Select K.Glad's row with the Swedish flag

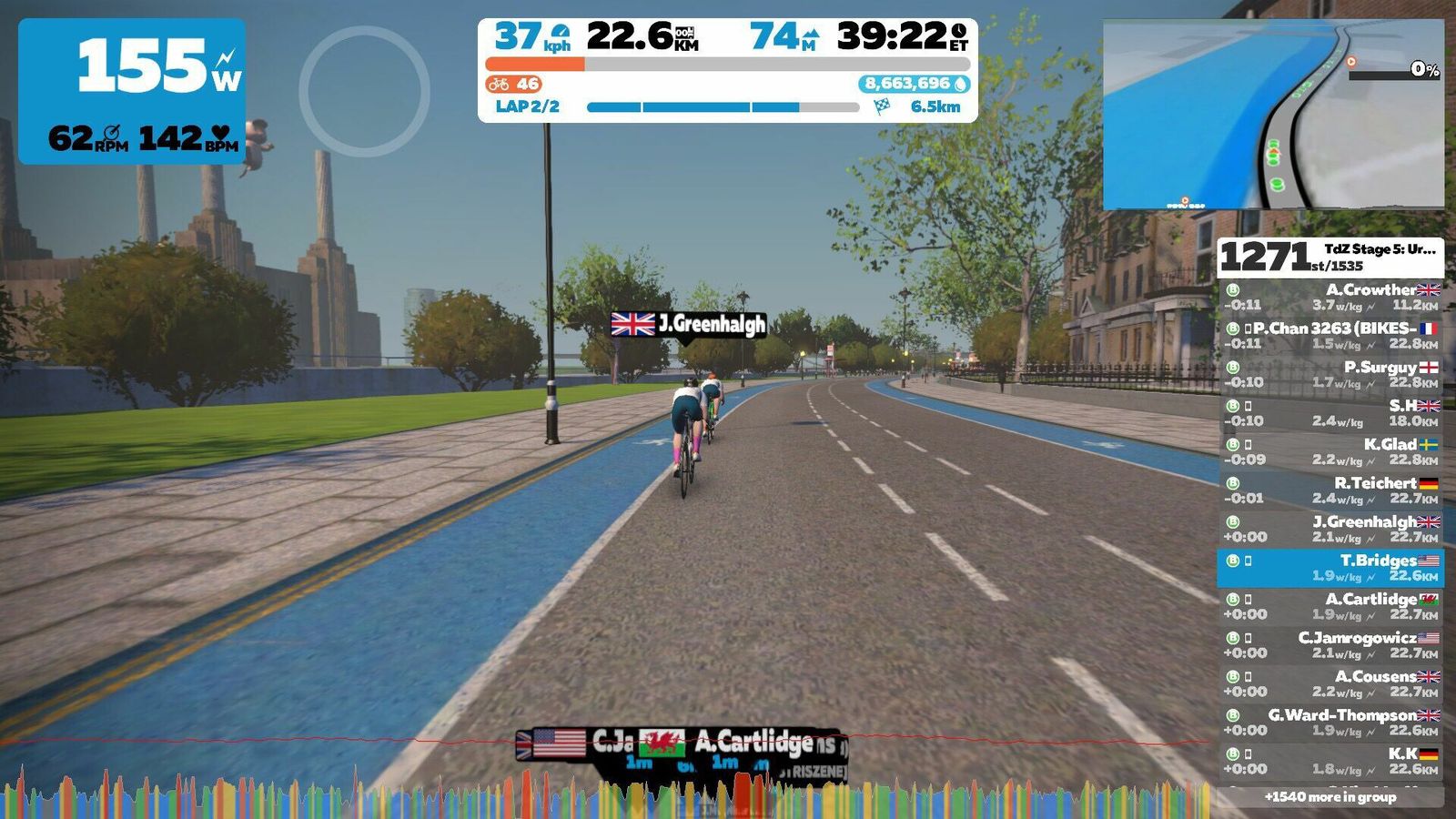point(1330,451)
